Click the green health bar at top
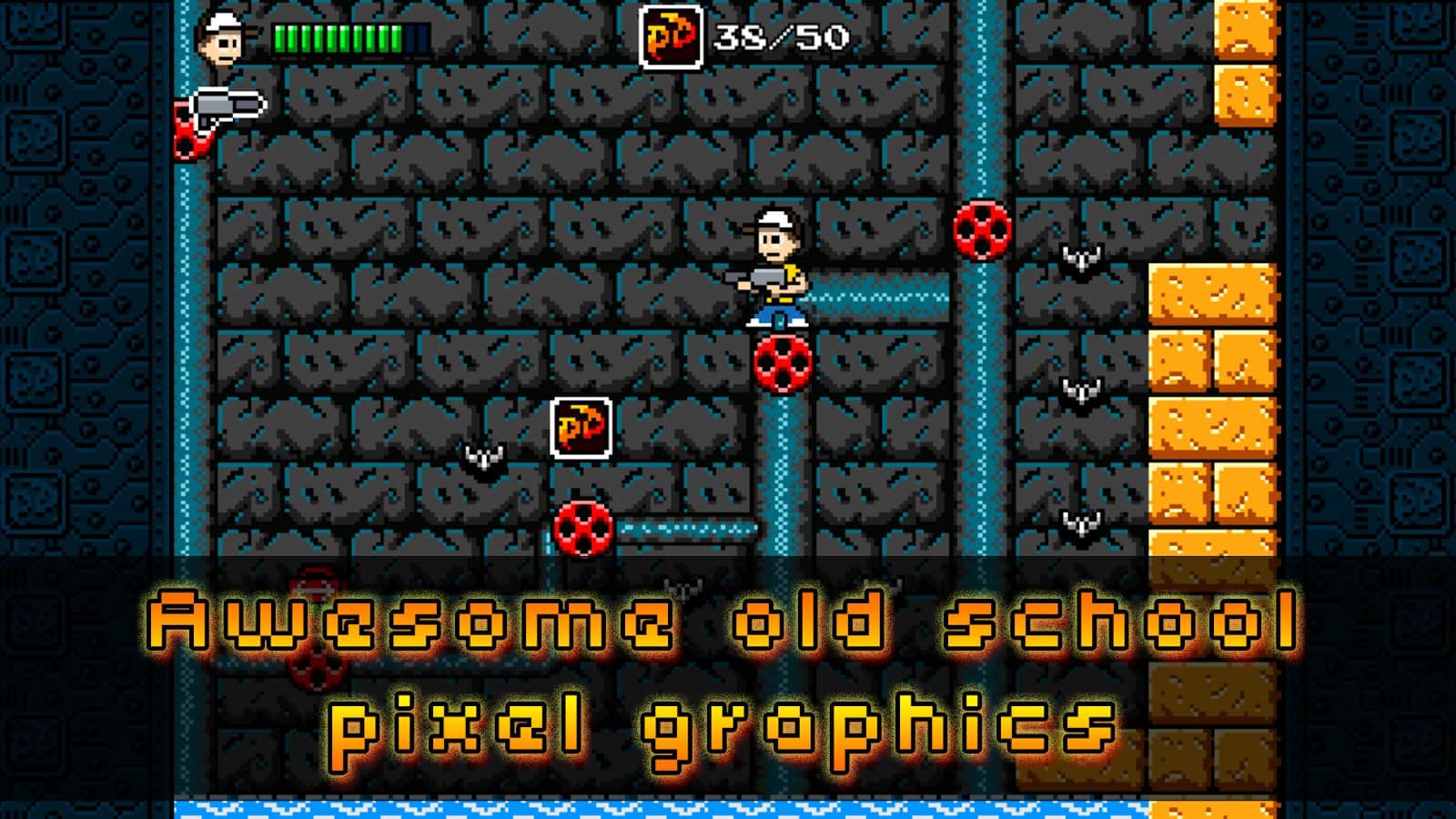Viewport: 1456px width, 819px height. pos(337,38)
